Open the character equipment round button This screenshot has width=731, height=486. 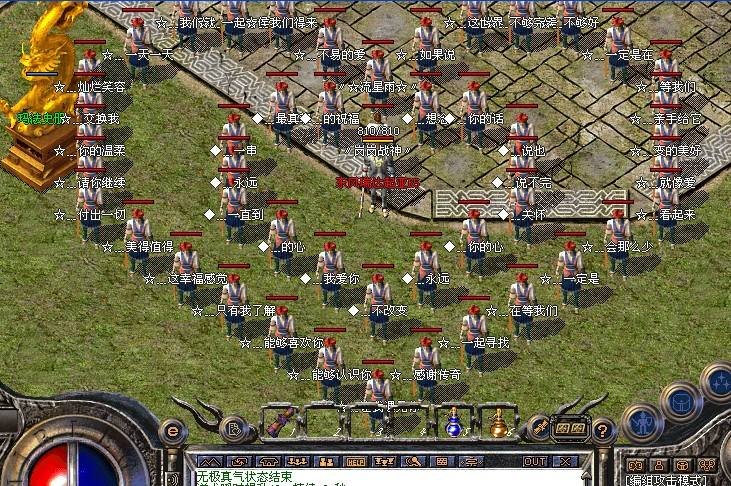[641, 422]
